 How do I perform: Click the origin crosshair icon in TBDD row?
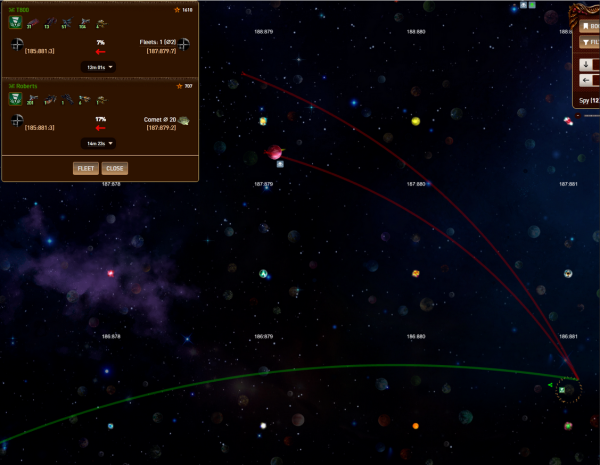[x=17, y=44]
